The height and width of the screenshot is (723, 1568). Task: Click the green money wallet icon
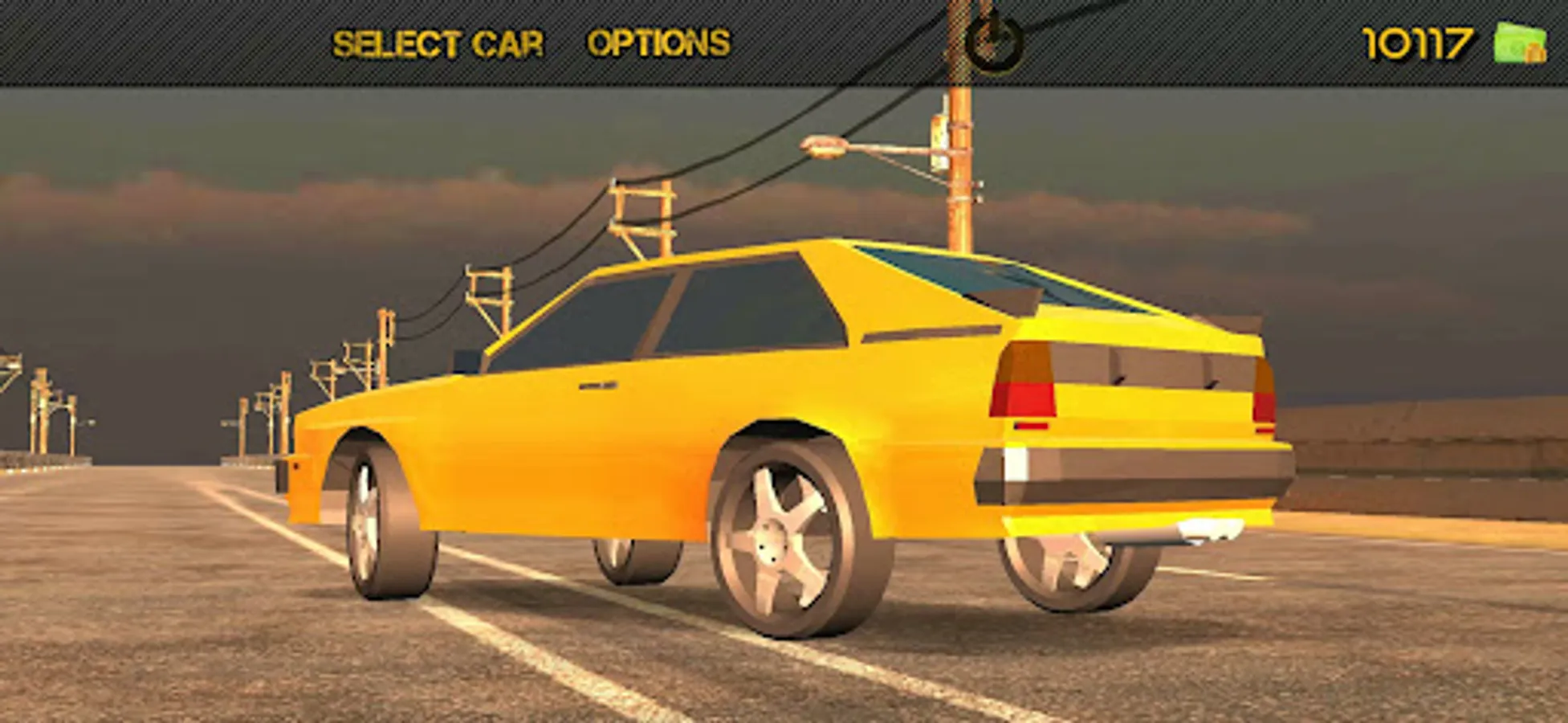click(x=1522, y=42)
